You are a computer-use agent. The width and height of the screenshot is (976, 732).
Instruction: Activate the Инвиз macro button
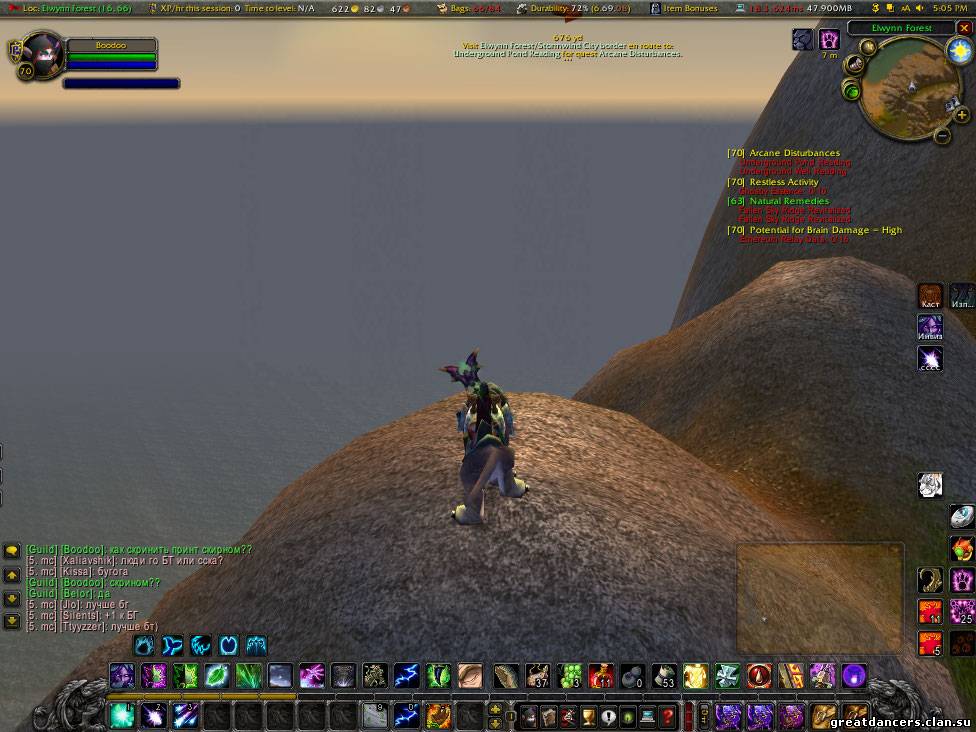930,327
